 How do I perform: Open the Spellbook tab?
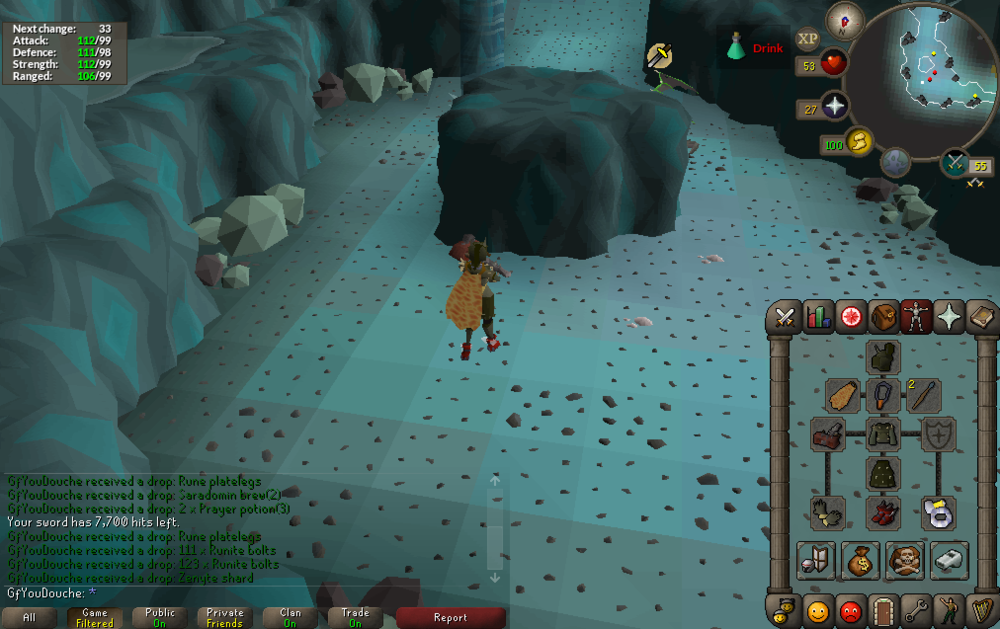coord(980,318)
